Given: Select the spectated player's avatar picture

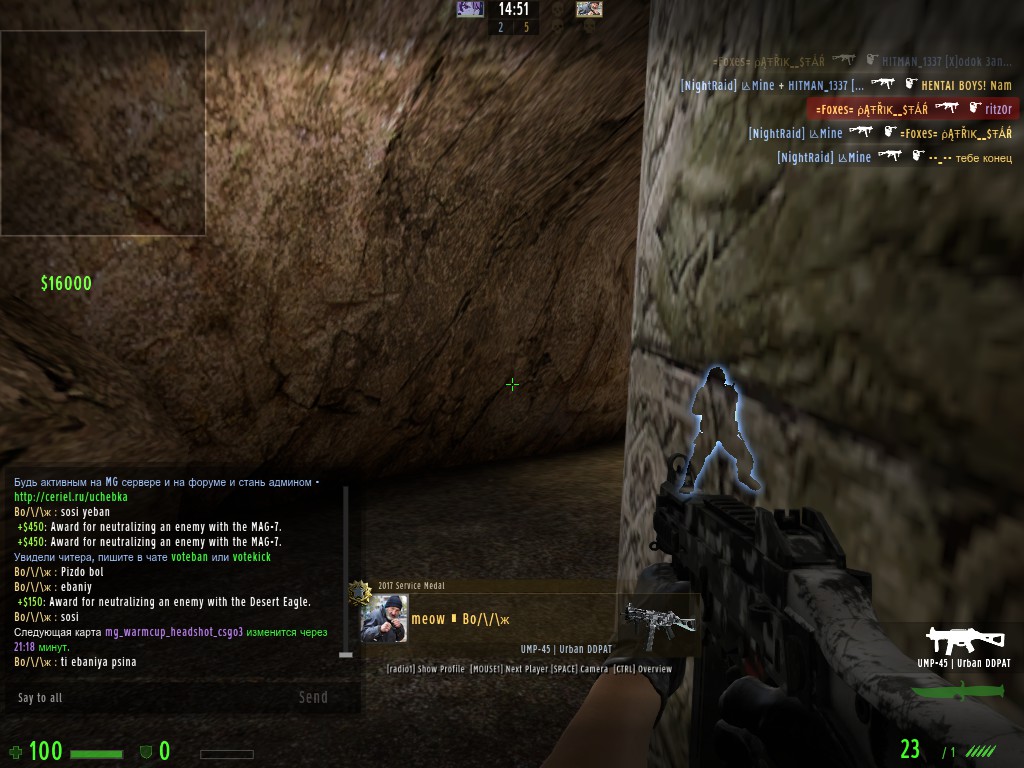Looking at the screenshot, I should pyautogui.click(x=384, y=619).
